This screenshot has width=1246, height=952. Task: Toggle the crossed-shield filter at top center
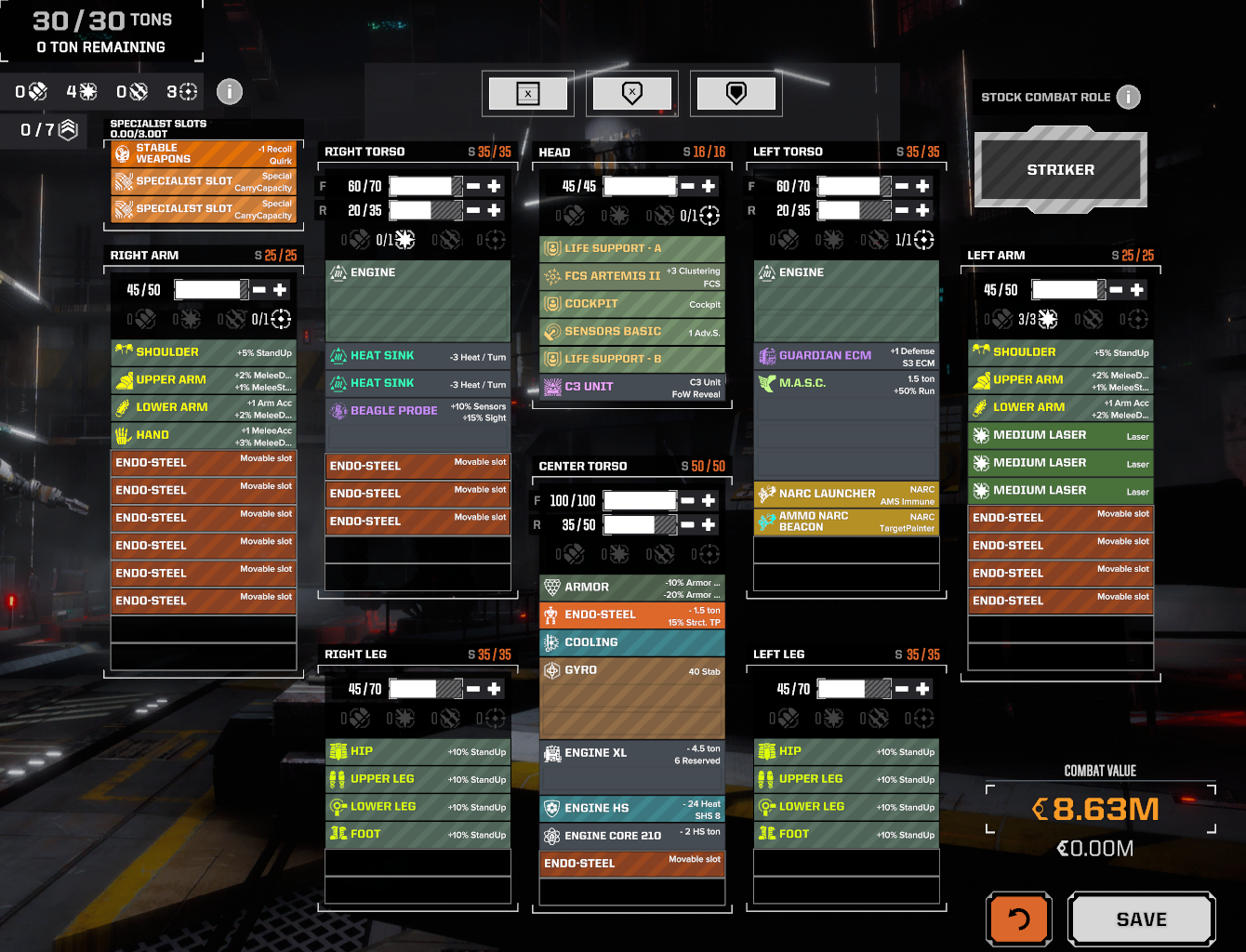pos(632,93)
